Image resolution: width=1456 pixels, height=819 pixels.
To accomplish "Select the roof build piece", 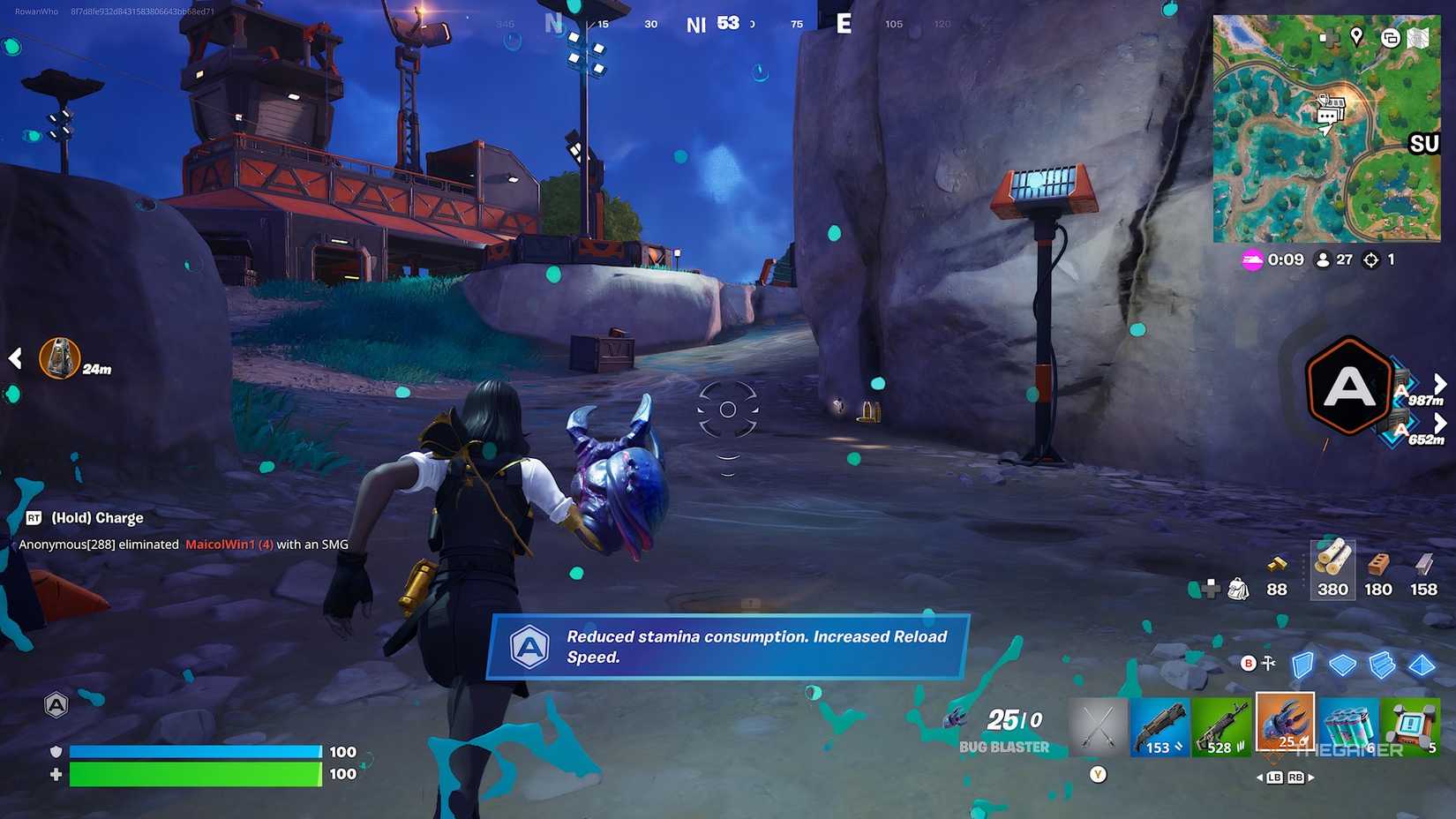I will click(x=1421, y=665).
